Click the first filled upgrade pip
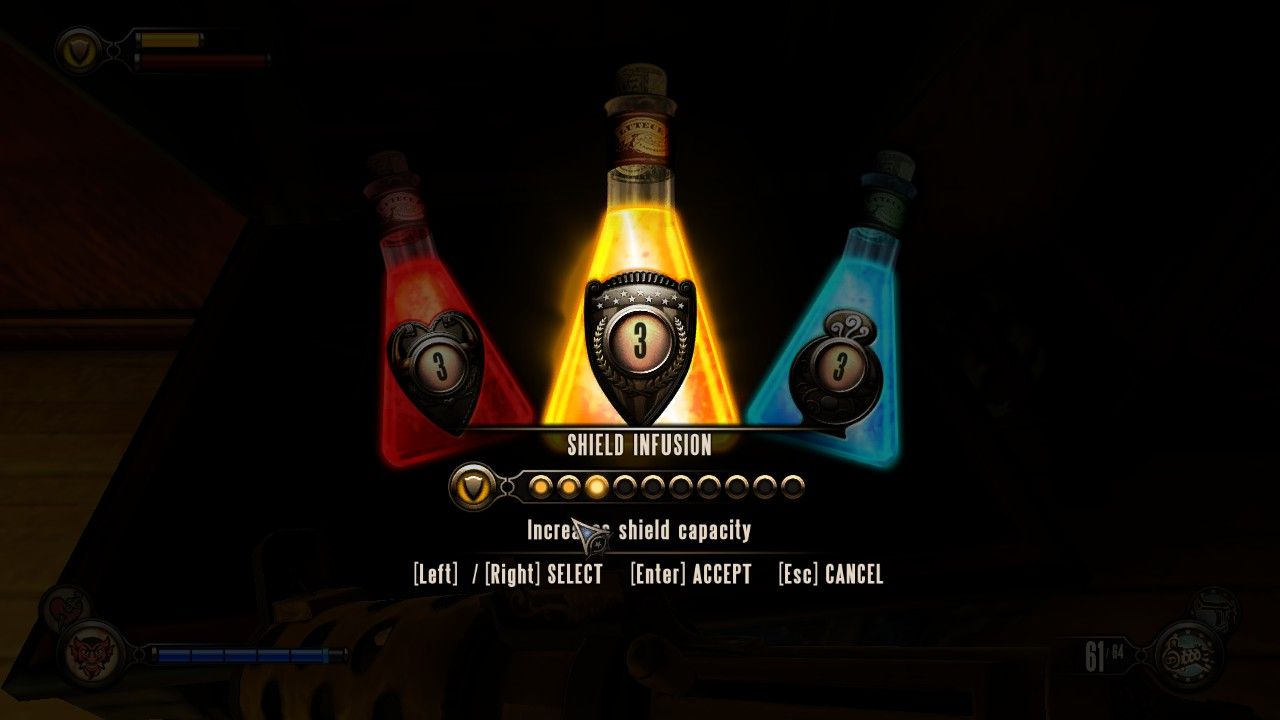The image size is (1280, 720). point(540,487)
